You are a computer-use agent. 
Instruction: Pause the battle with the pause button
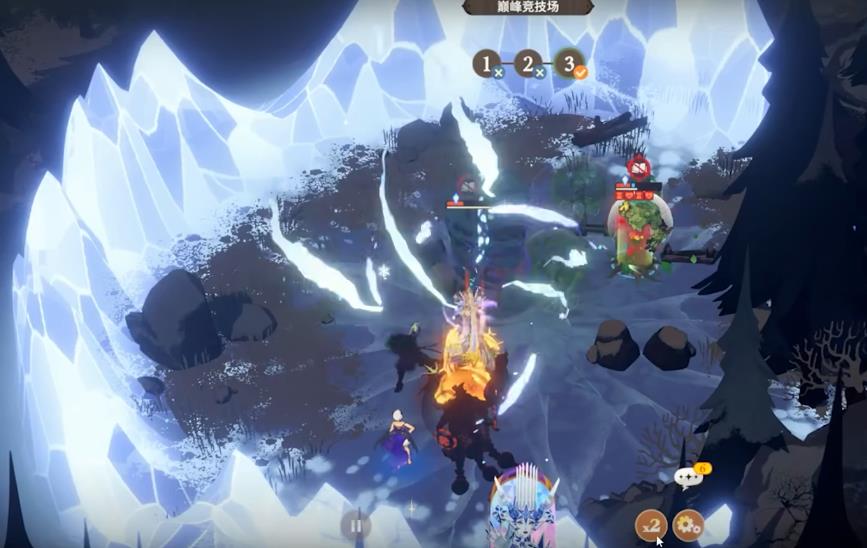point(354,524)
